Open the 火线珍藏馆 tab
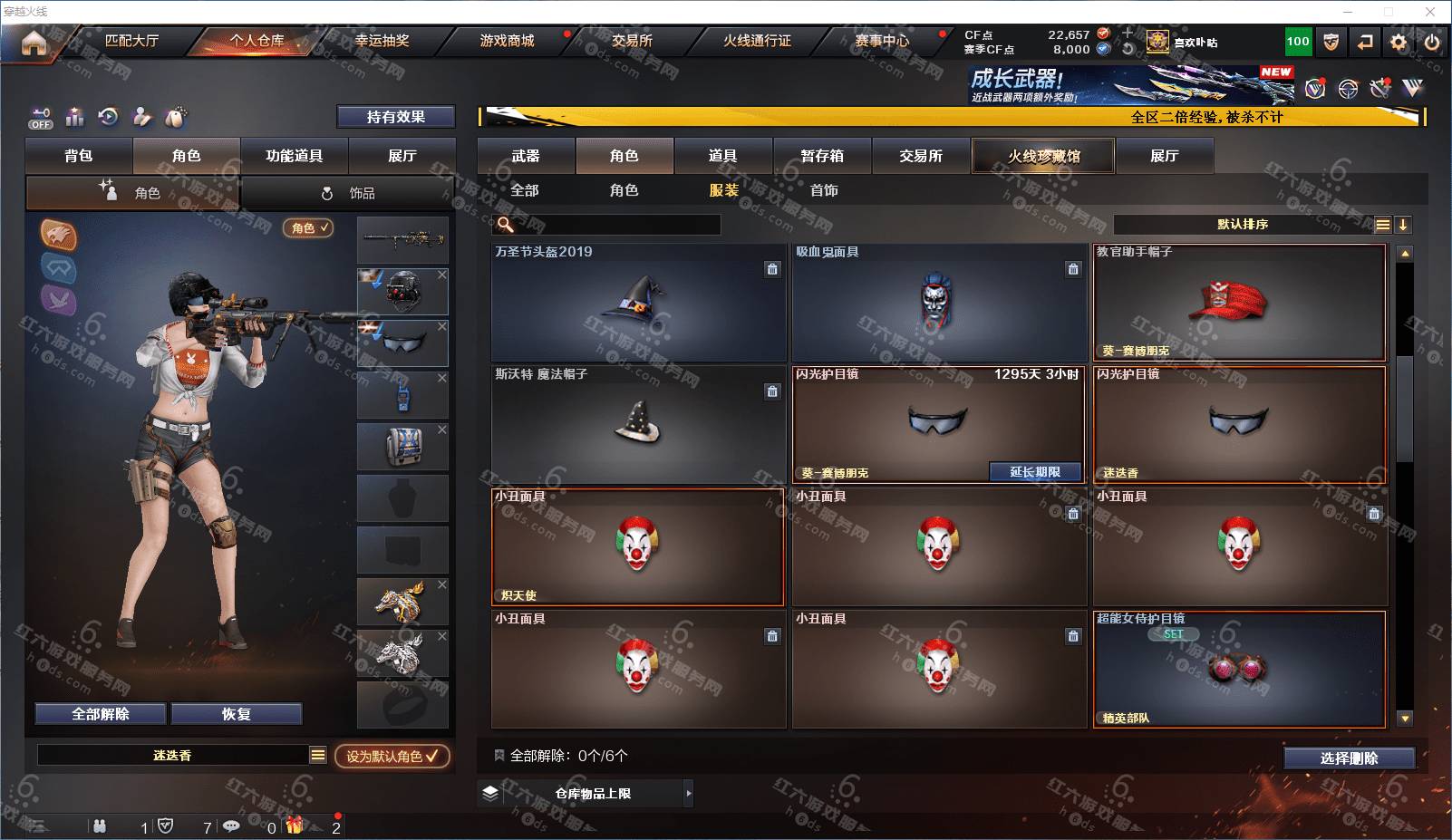Viewport: 1452px width, 840px height. tap(1043, 156)
